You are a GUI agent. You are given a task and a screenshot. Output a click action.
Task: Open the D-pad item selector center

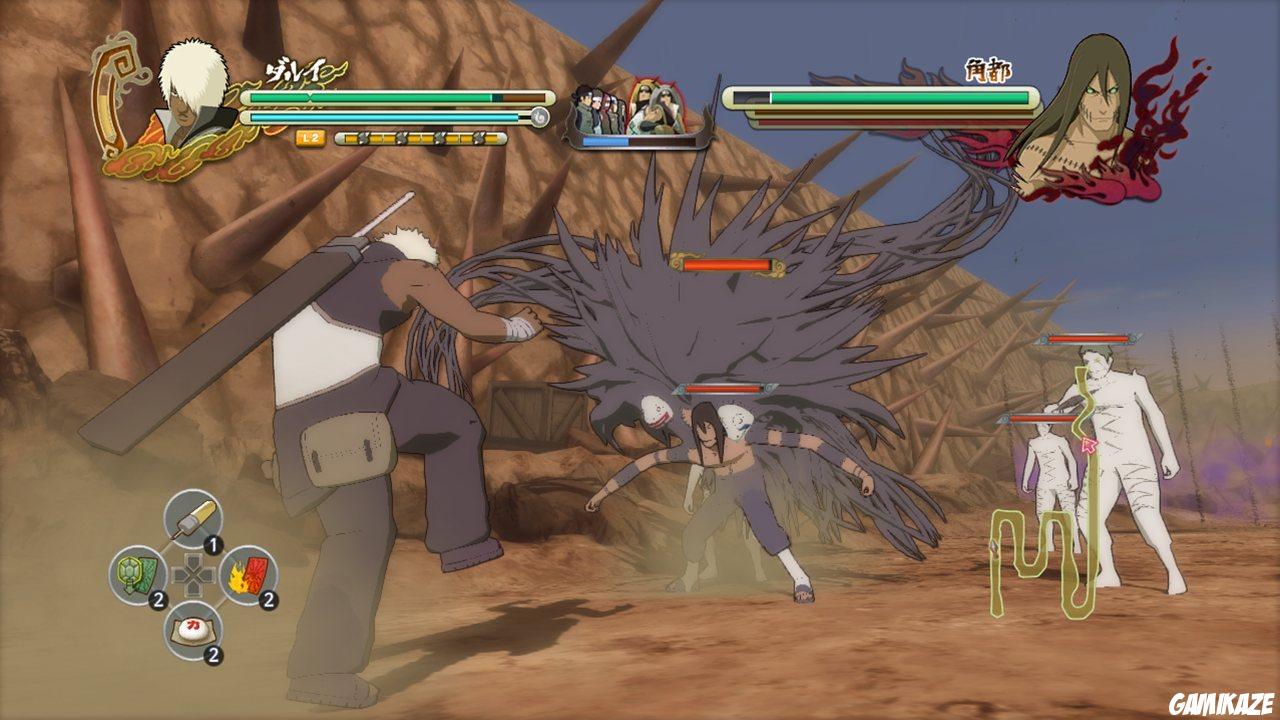191,575
